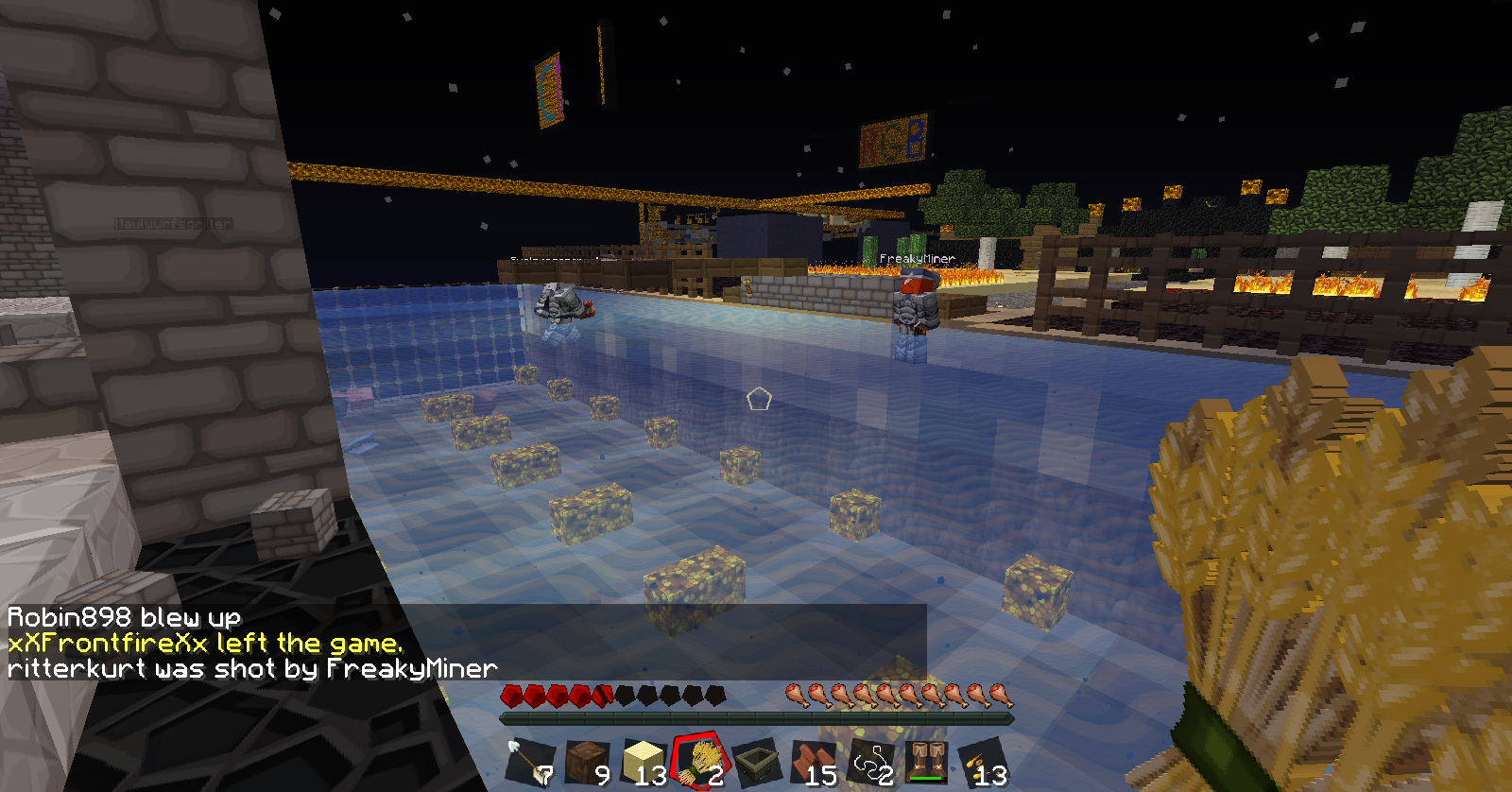Select the leather boots slot

click(x=927, y=762)
